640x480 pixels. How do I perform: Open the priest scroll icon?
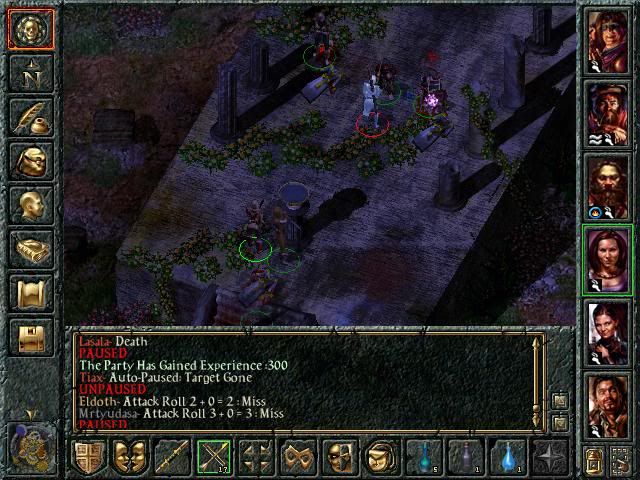pyautogui.click(x=30, y=293)
